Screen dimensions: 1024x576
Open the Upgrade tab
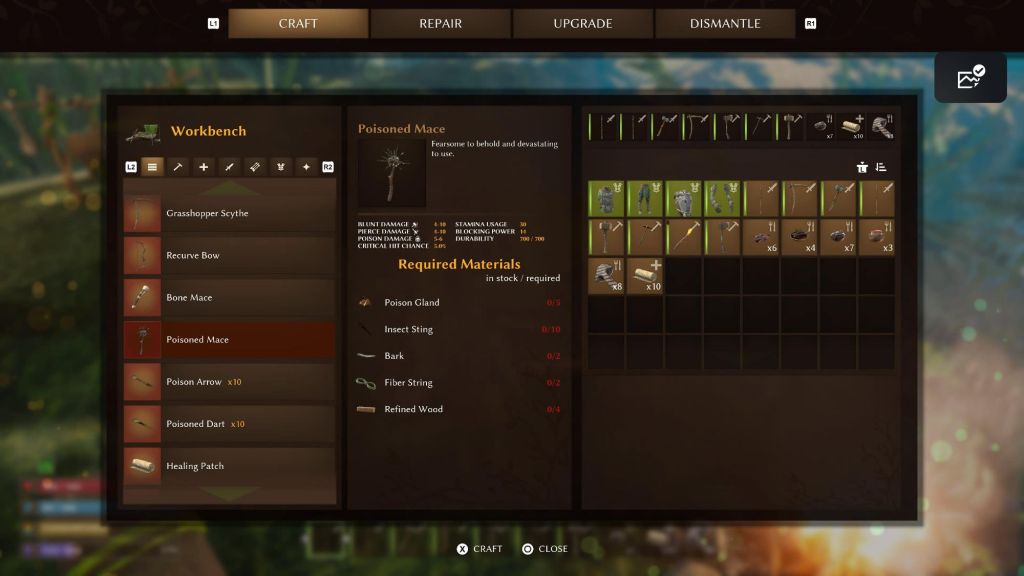(583, 23)
